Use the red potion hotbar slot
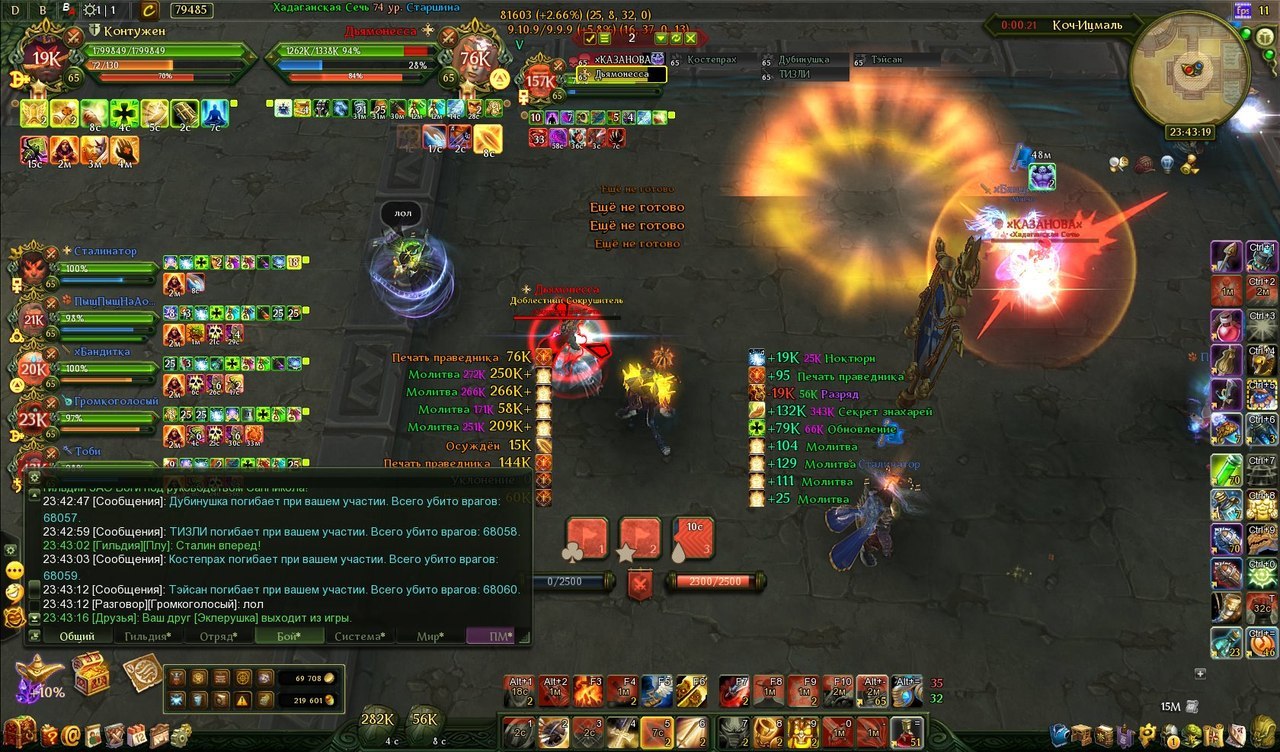Screen dimensions: 1280x752 [x=908, y=733]
